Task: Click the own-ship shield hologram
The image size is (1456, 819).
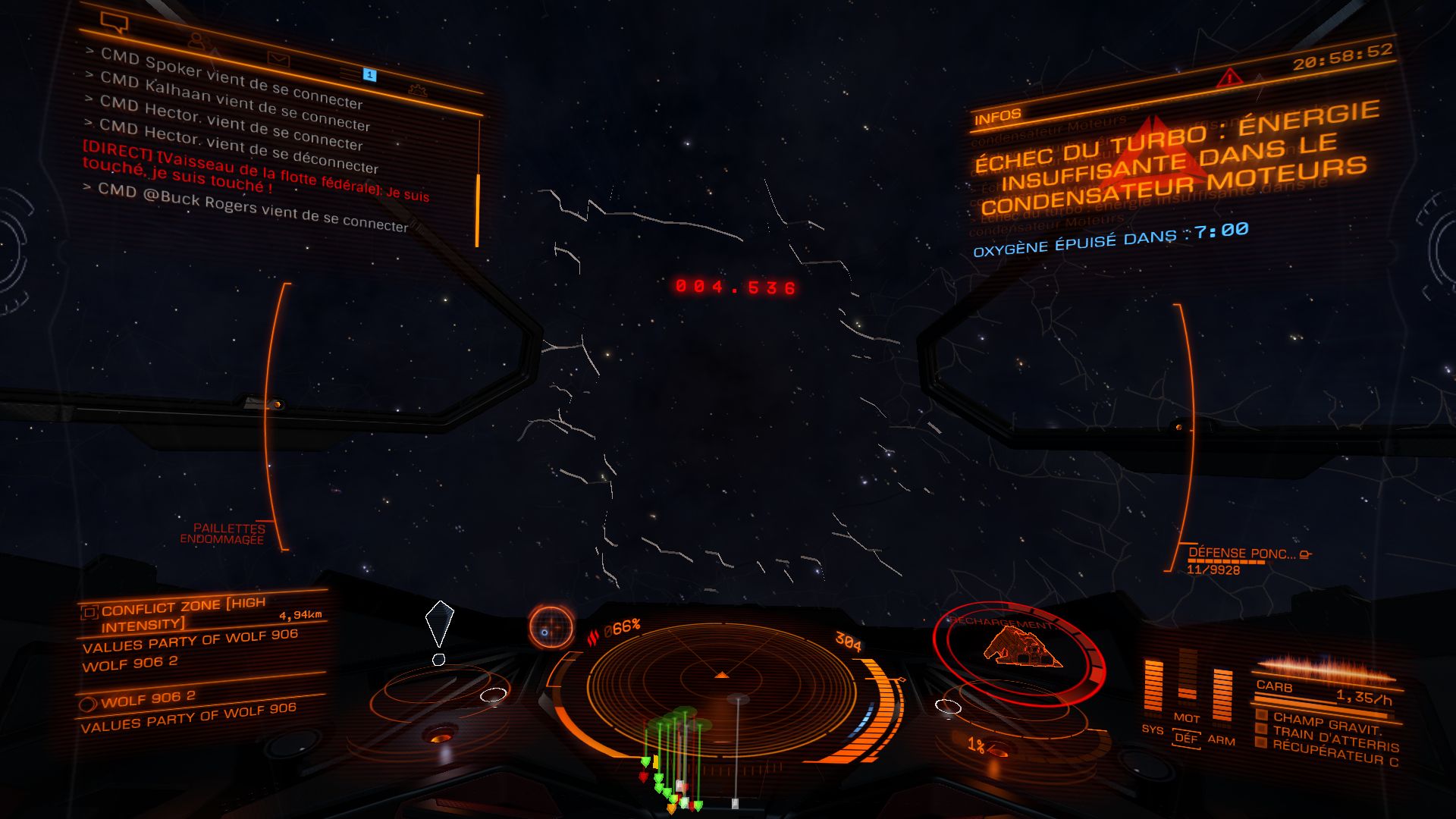Action: point(1020,648)
